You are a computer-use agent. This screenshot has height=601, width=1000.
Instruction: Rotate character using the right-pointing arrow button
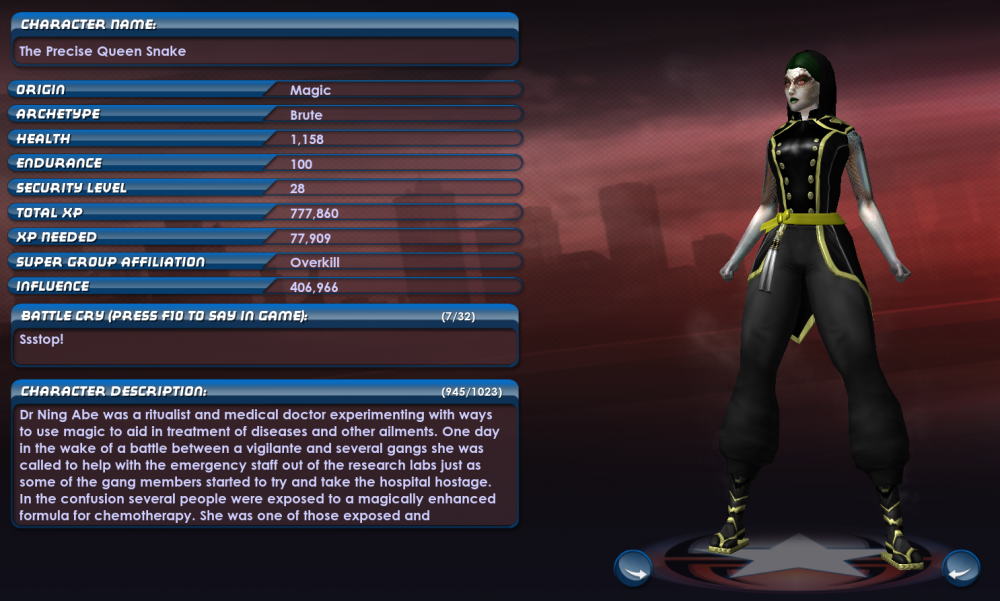633,568
